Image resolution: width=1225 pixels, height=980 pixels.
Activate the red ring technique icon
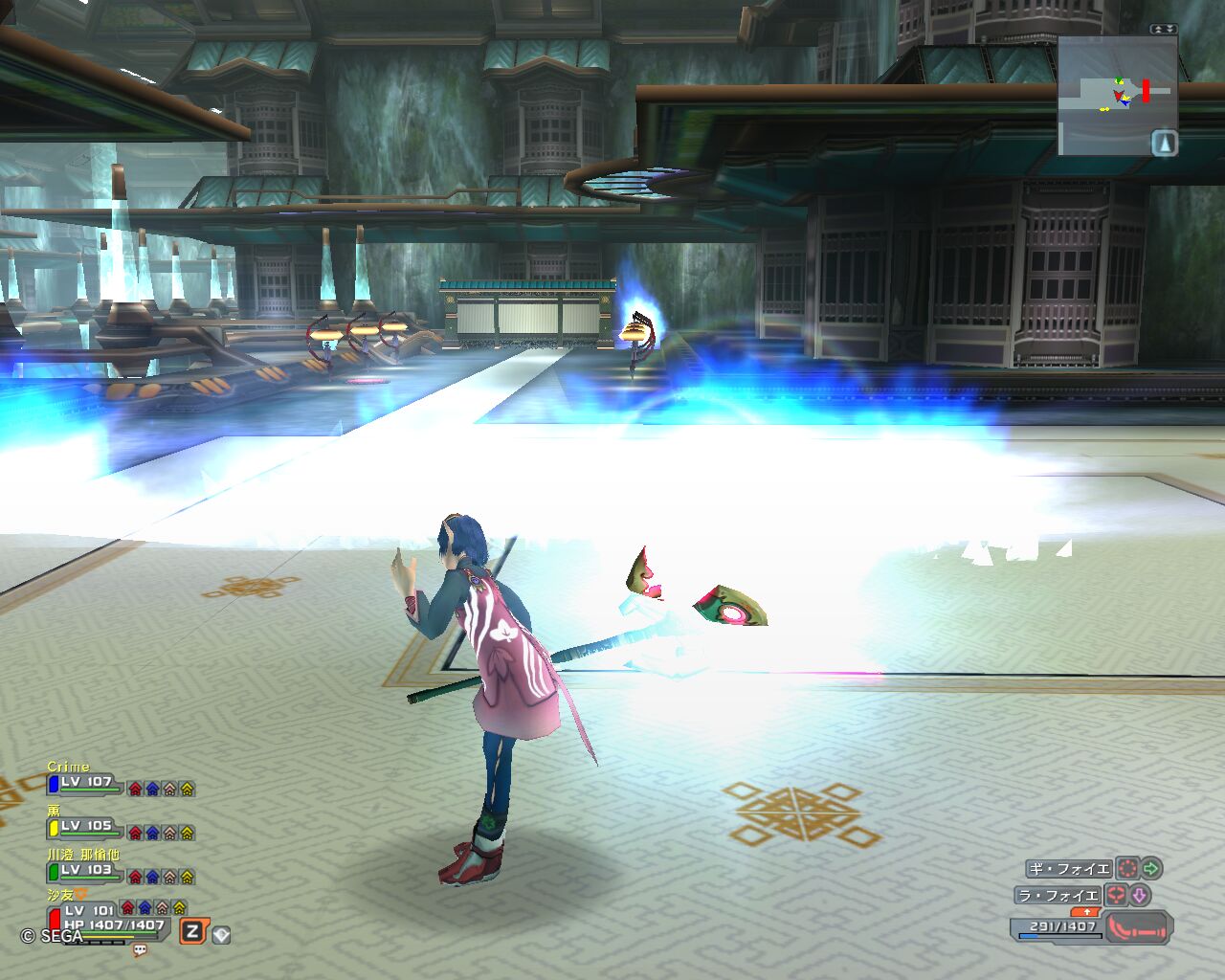tap(1127, 869)
